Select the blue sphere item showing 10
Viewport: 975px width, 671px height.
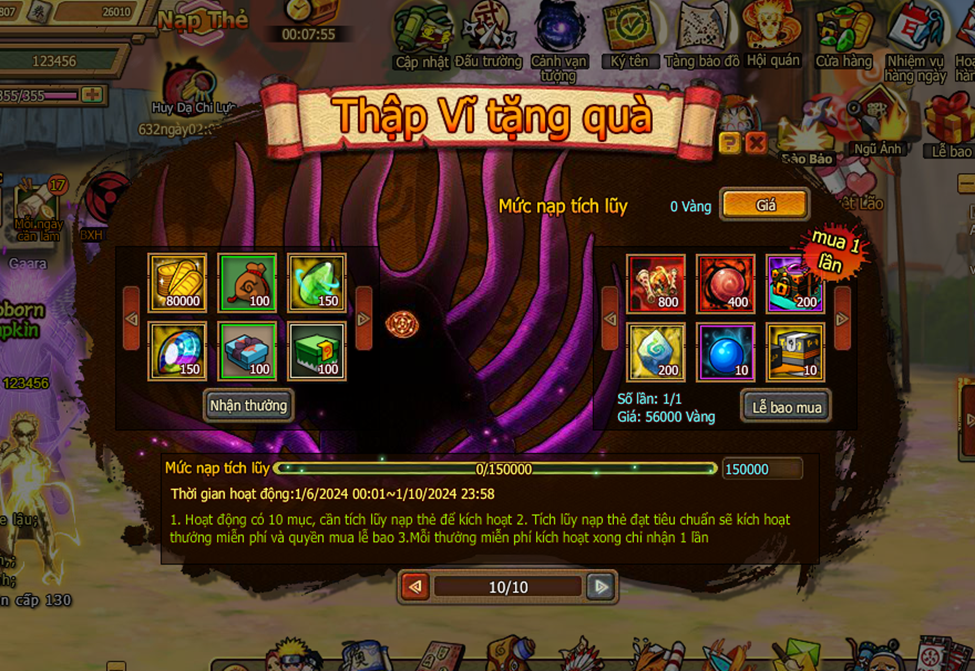[x=726, y=351]
